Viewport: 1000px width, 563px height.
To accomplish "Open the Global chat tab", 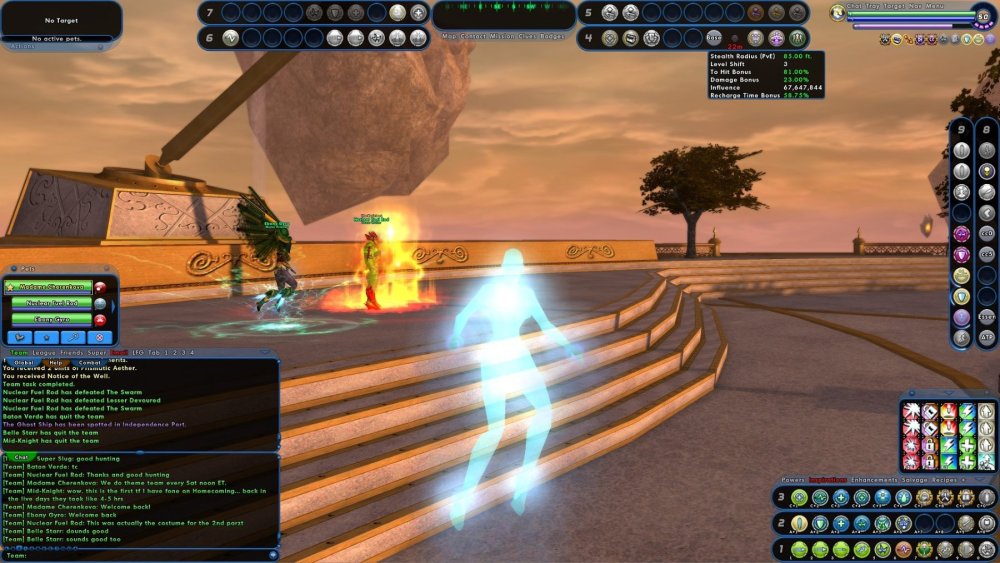I will (x=20, y=362).
